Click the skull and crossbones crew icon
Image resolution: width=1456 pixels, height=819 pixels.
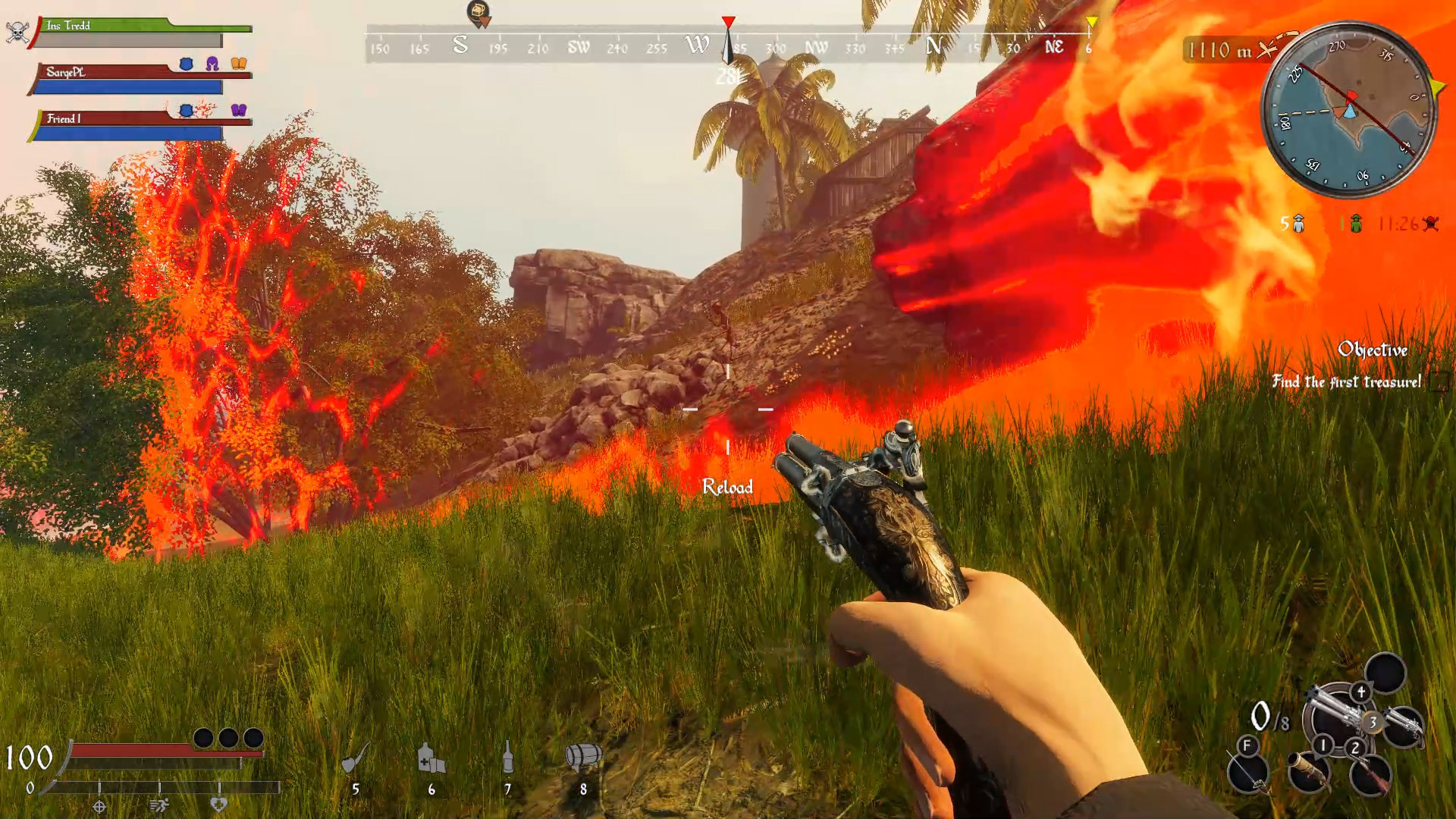(17, 33)
